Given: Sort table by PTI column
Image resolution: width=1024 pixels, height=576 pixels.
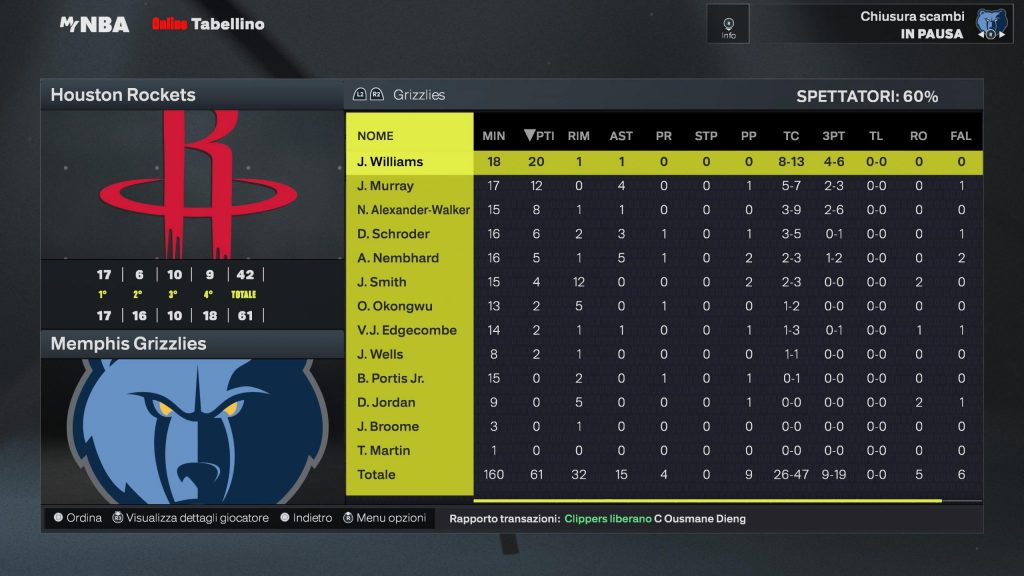Looking at the screenshot, I should tap(538, 136).
